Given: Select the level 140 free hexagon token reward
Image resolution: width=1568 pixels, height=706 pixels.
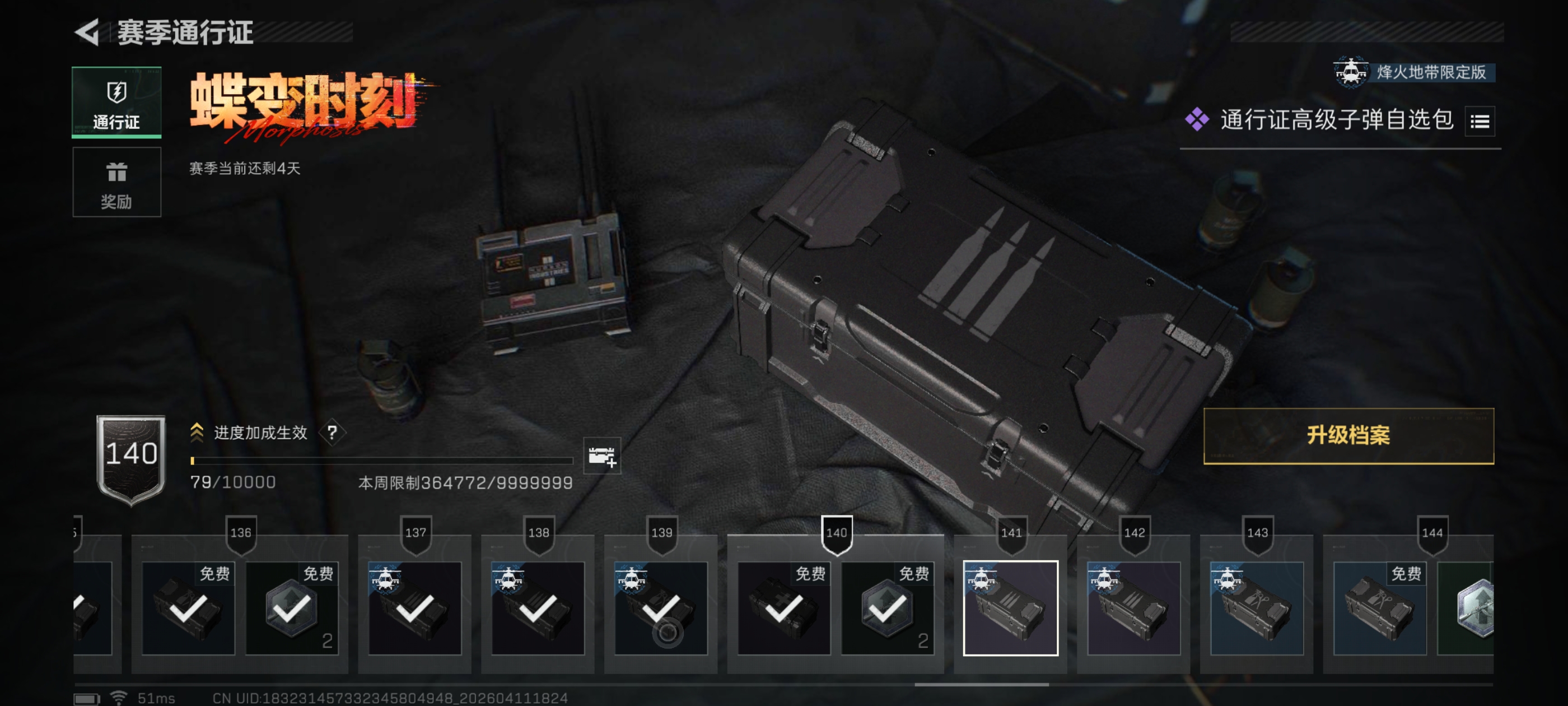Looking at the screenshot, I should (887, 607).
